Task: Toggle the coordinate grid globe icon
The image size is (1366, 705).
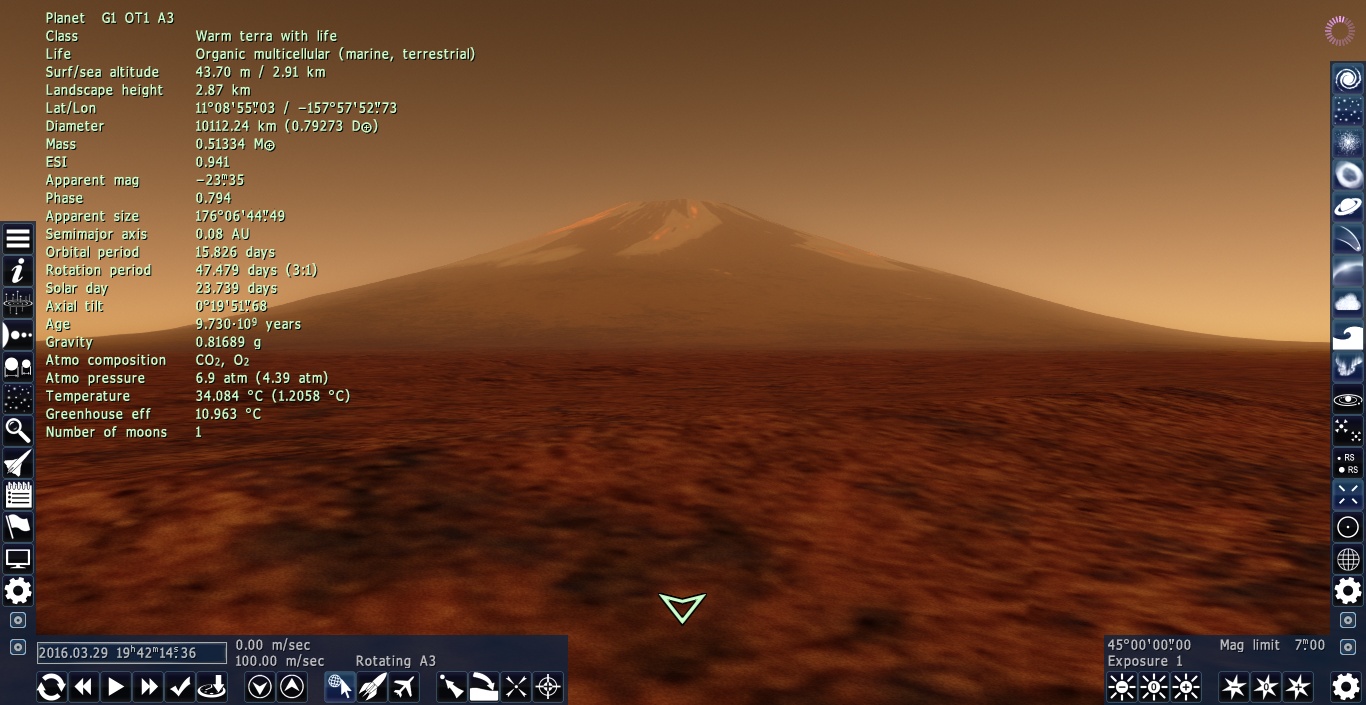Action: pos(1348,559)
